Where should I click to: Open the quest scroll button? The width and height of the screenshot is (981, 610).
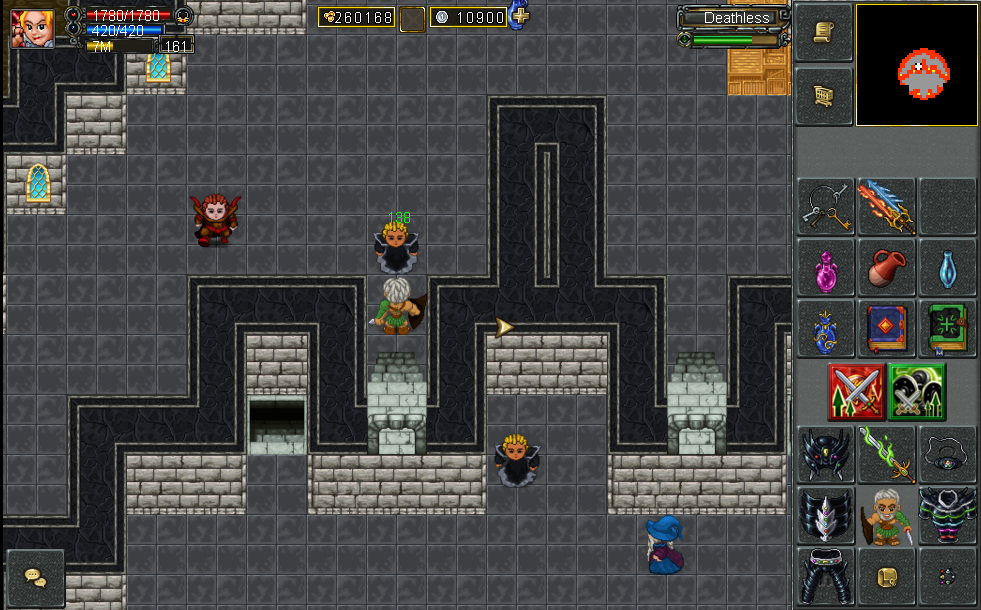pyautogui.click(x=824, y=33)
